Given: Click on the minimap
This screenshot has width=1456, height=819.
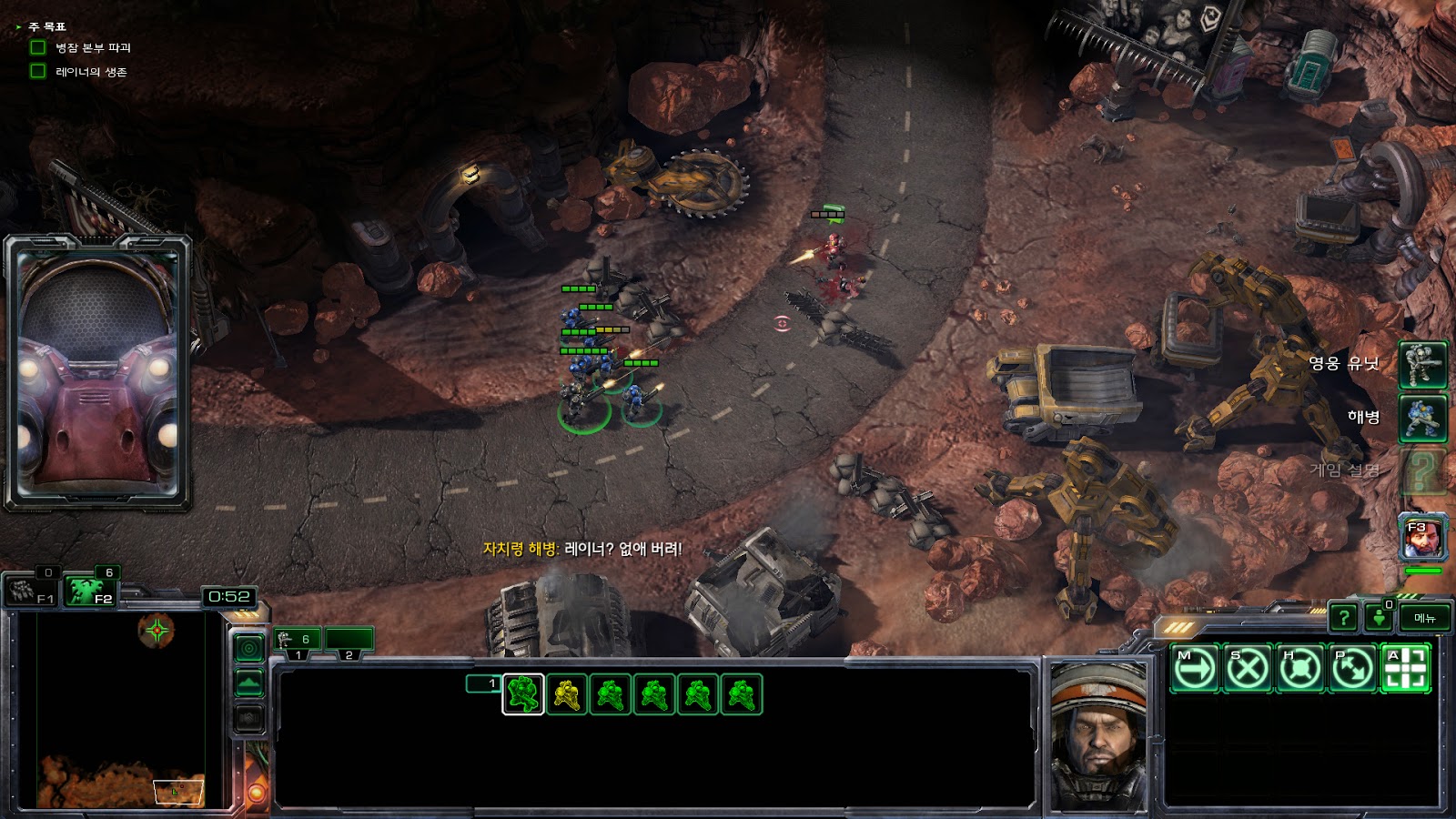Looking at the screenshot, I should click(118, 710).
